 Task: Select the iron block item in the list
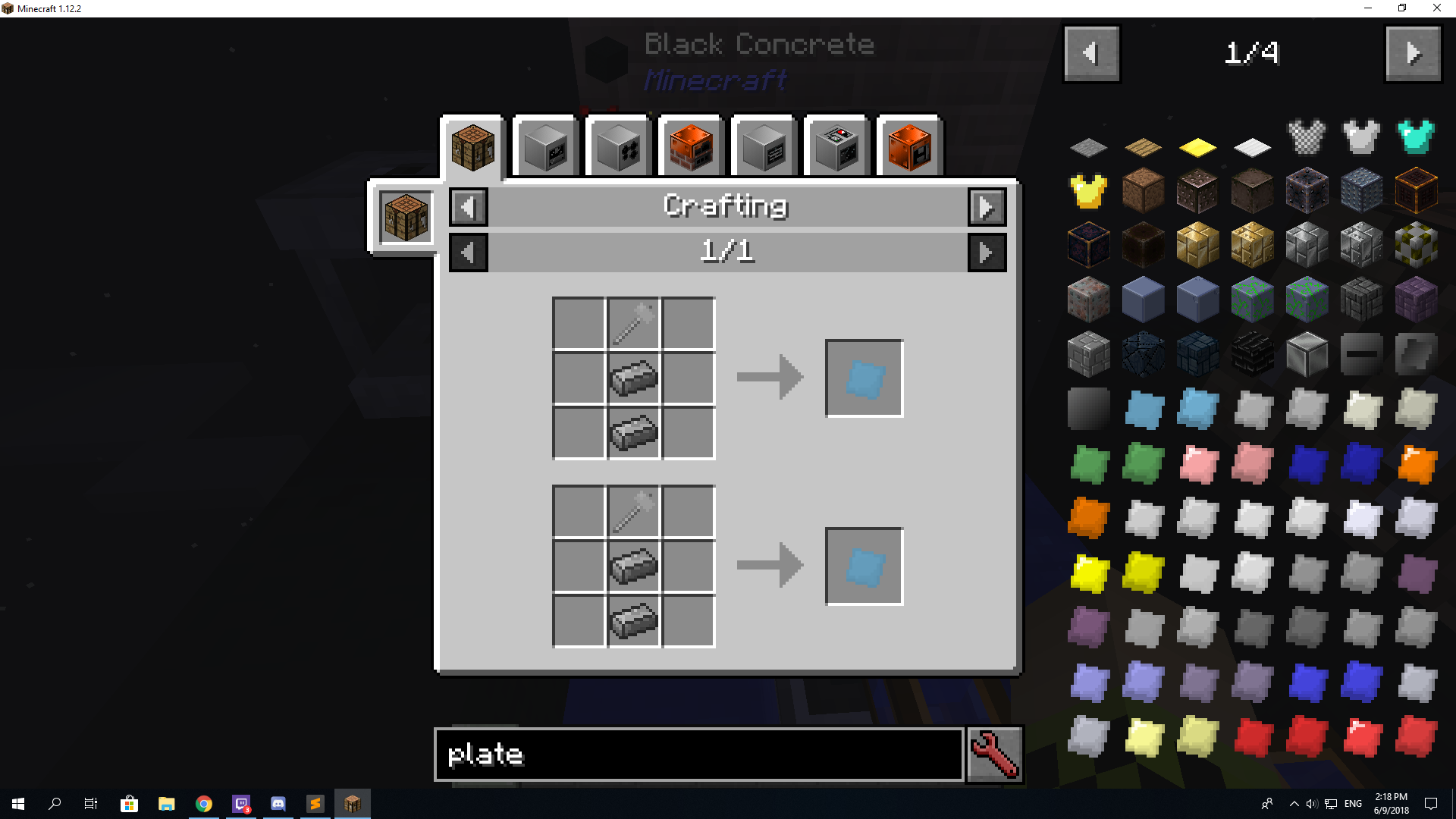coord(1306,354)
